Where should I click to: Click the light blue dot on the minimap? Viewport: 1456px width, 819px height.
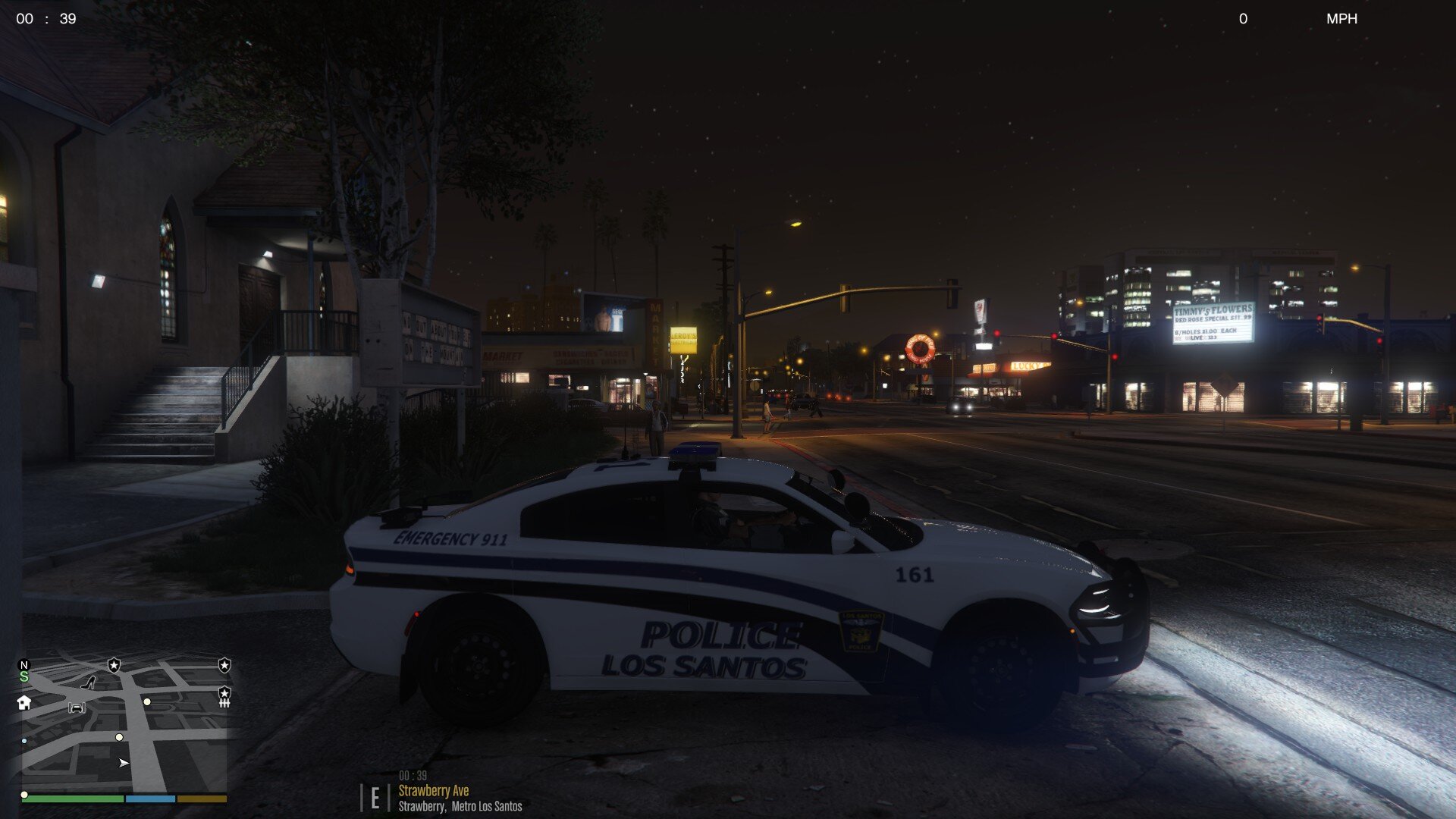click(24, 741)
